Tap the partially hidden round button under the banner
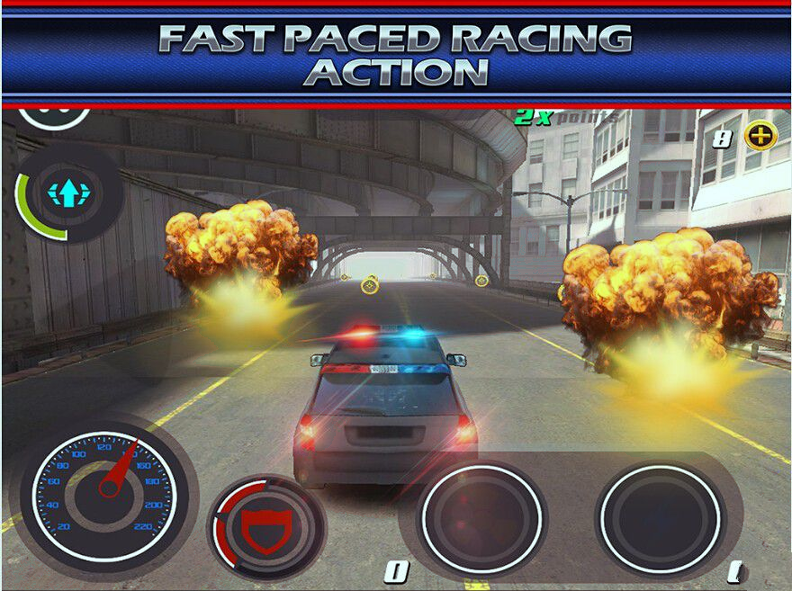This screenshot has height=591, width=792. [x=55, y=116]
